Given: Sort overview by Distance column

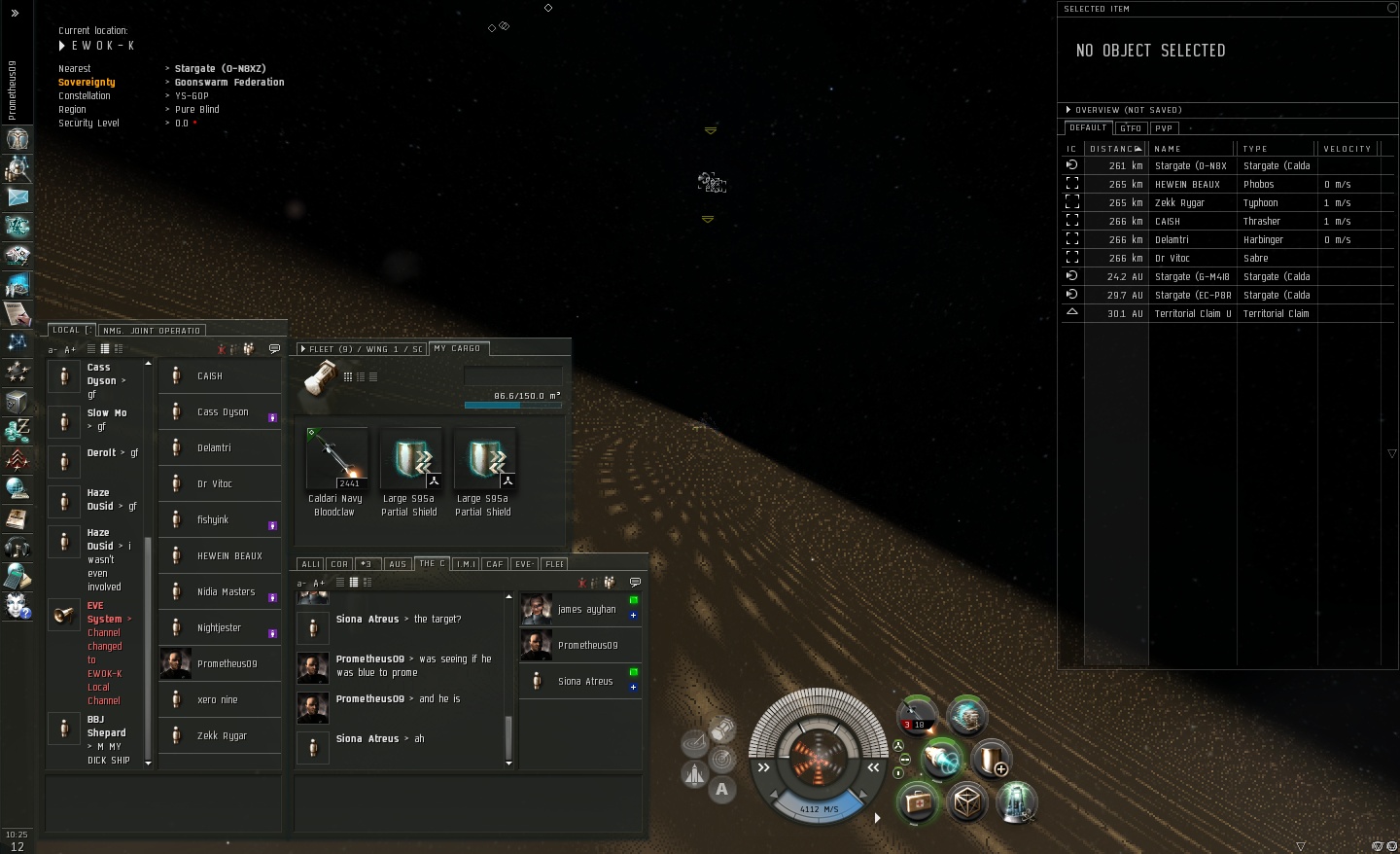Looking at the screenshot, I should pos(1114,149).
